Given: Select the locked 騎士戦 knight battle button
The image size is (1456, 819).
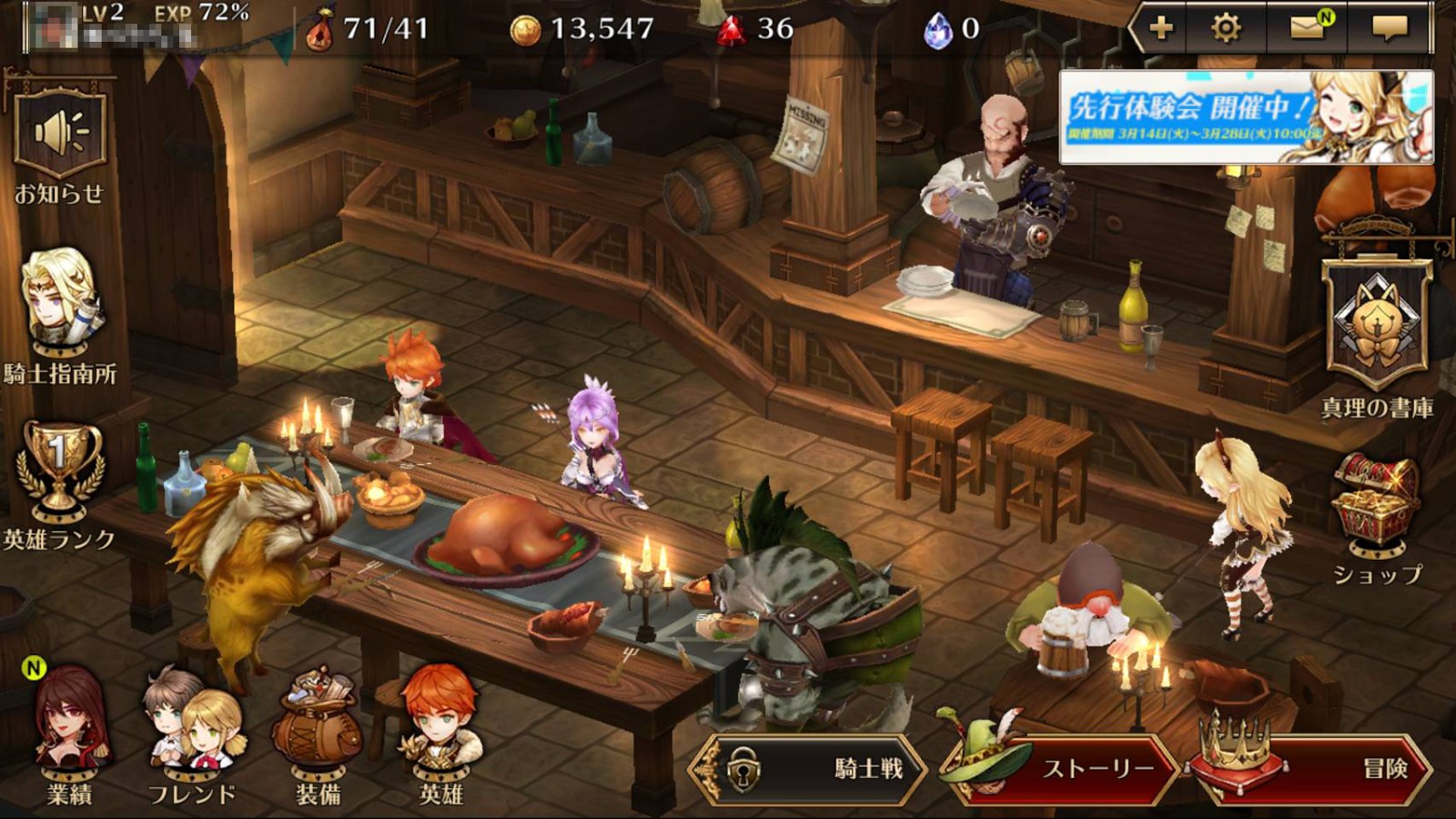Looking at the screenshot, I should click(x=808, y=769).
